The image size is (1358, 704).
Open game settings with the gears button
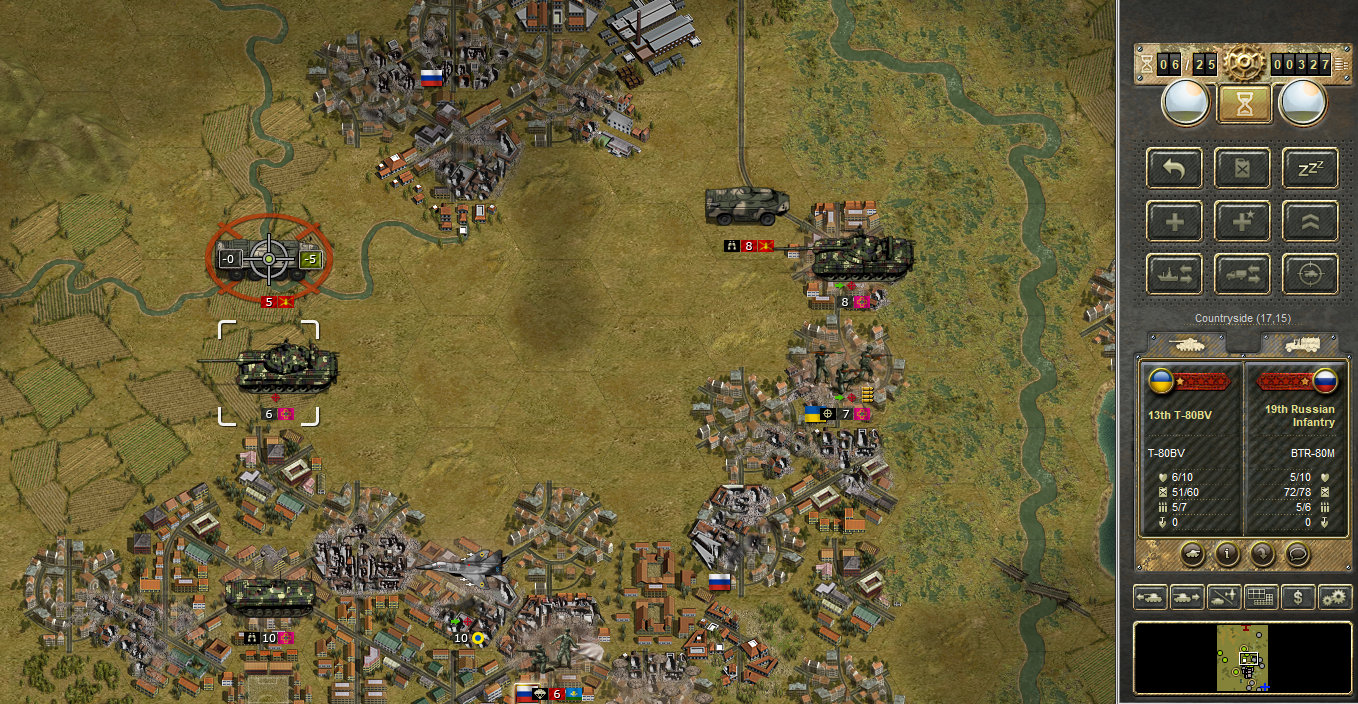[x=1335, y=597]
